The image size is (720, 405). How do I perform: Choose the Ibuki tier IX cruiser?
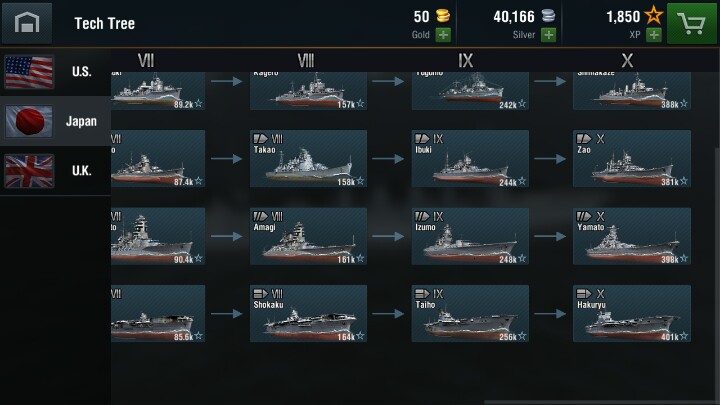pos(469,158)
